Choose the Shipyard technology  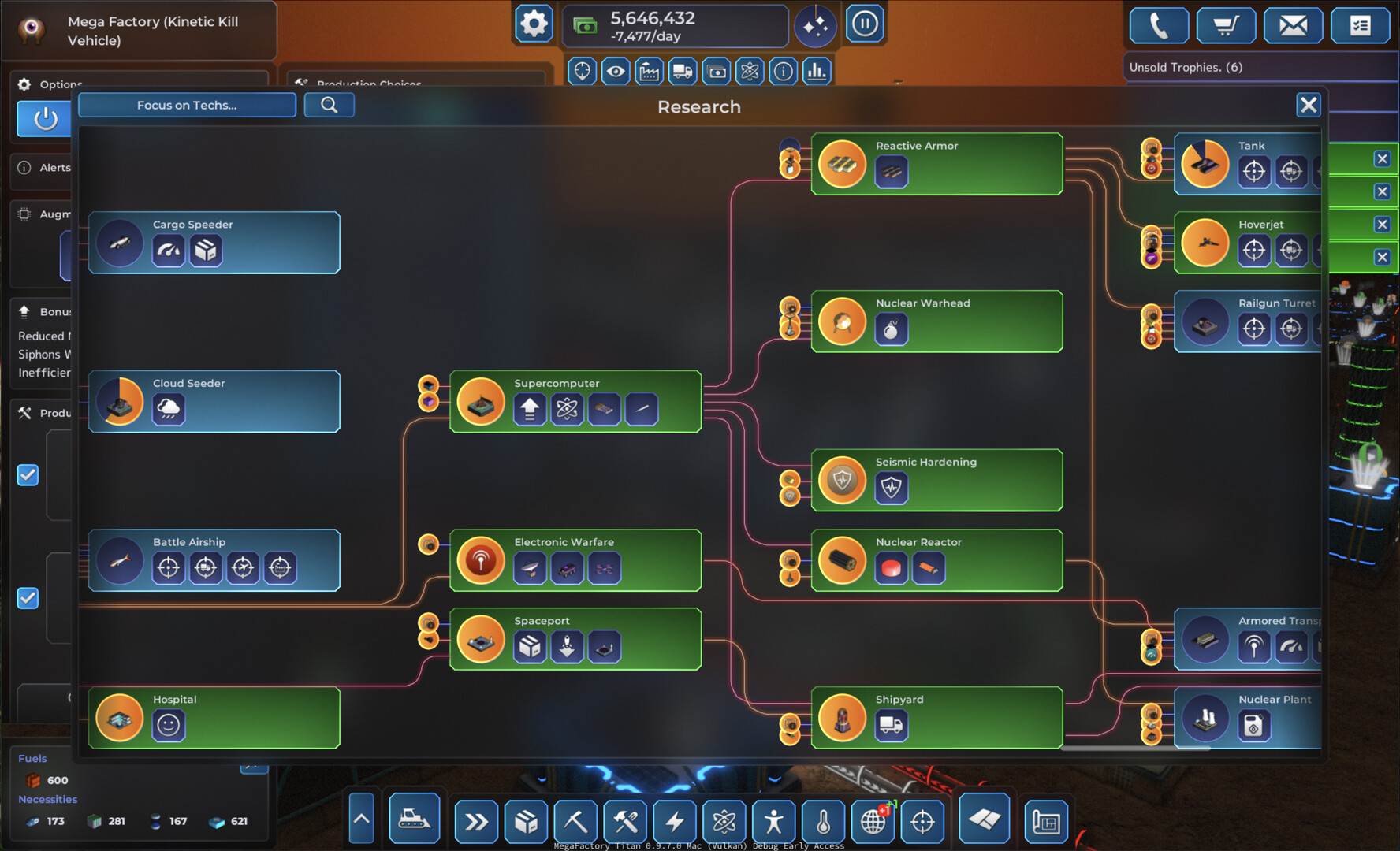click(x=936, y=718)
